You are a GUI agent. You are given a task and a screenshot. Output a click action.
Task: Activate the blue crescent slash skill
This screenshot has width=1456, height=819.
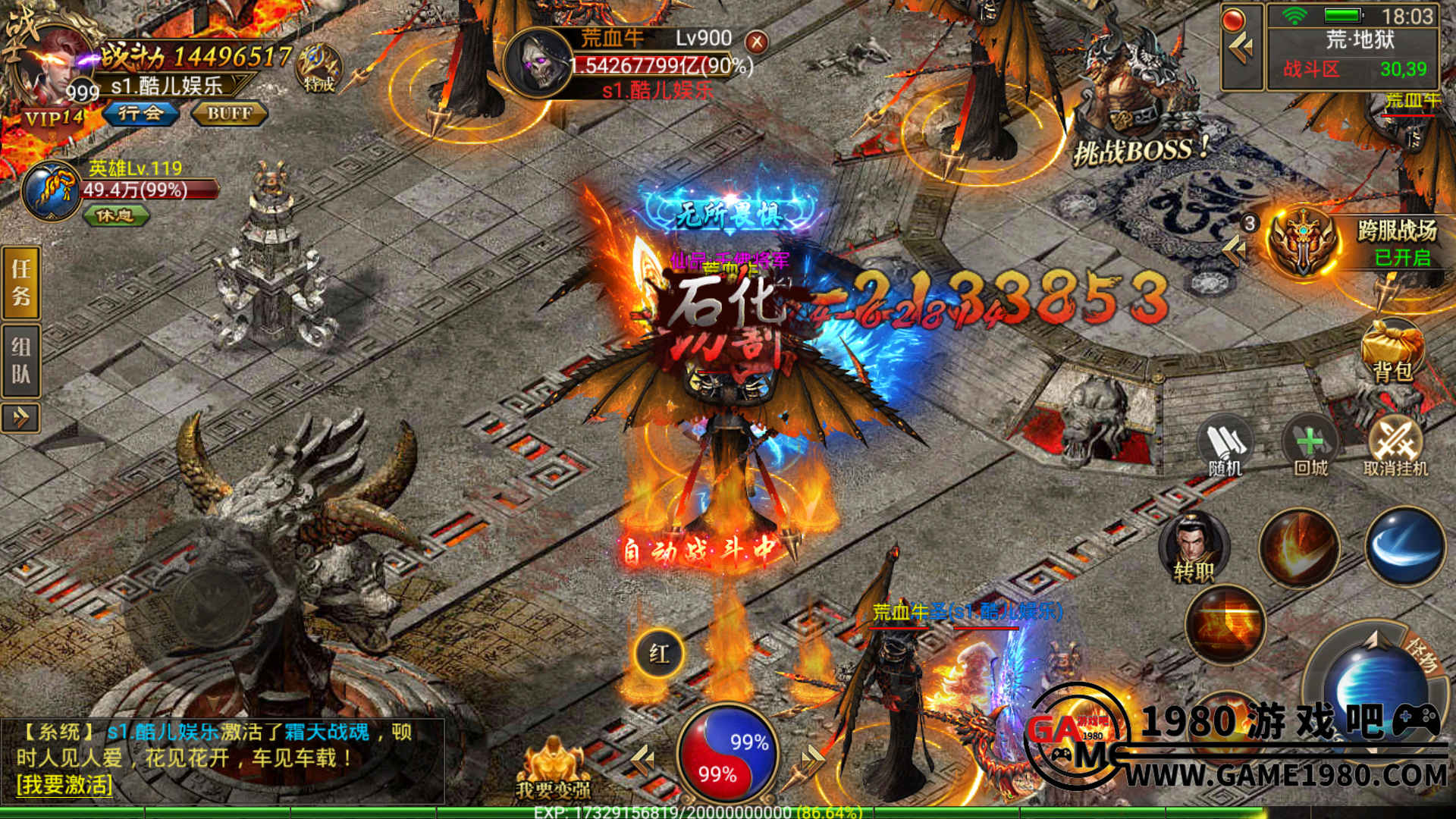coord(1404,548)
